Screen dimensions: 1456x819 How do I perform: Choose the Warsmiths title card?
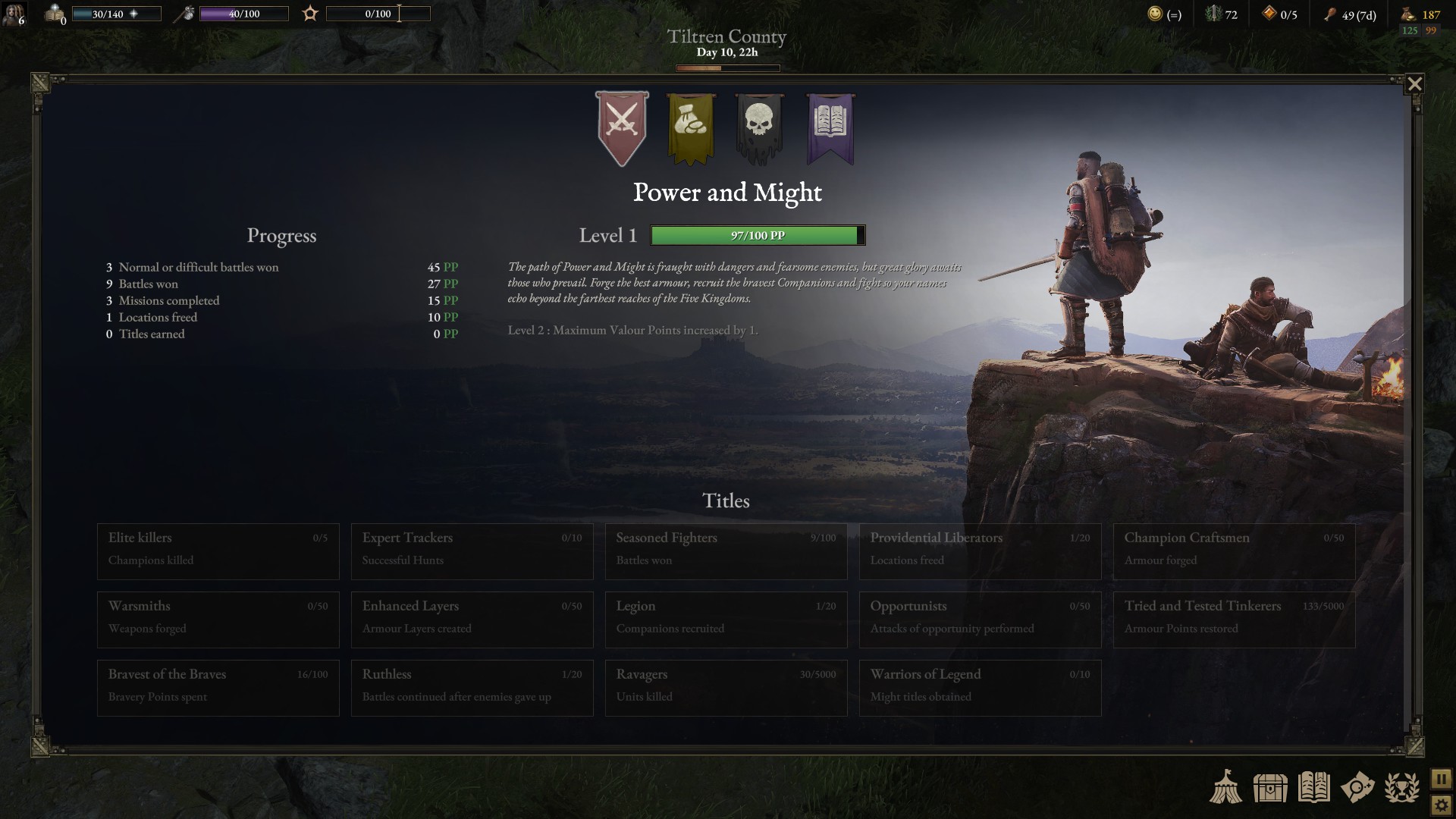(x=218, y=620)
